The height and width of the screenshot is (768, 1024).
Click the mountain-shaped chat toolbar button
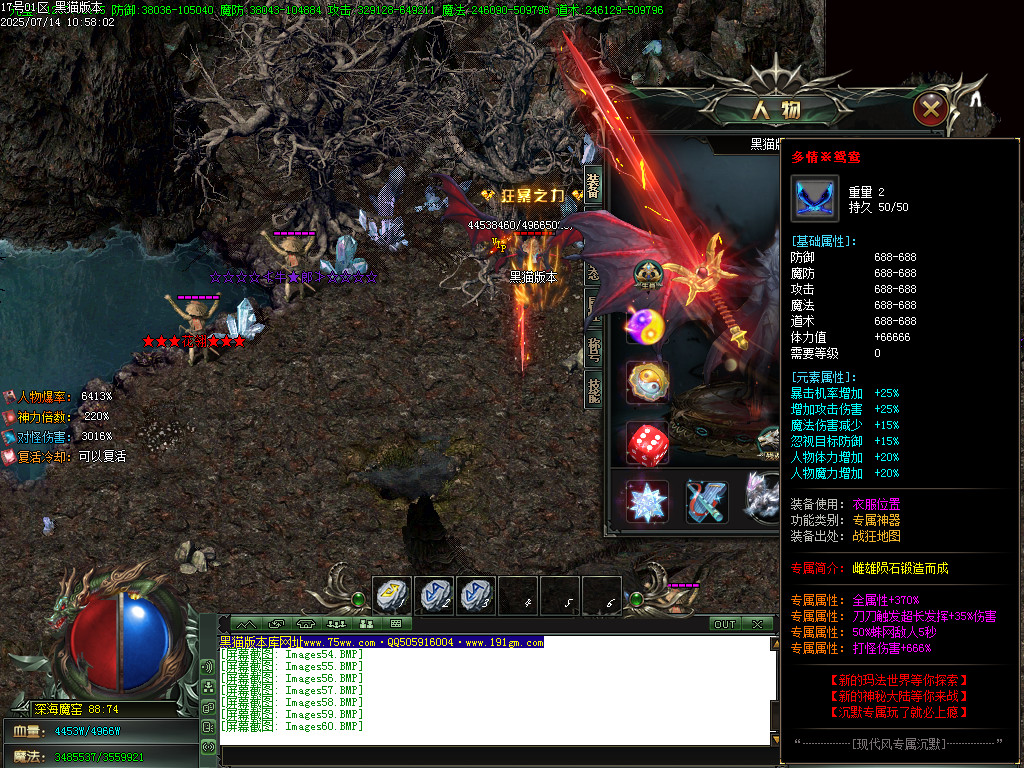point(246,624)
